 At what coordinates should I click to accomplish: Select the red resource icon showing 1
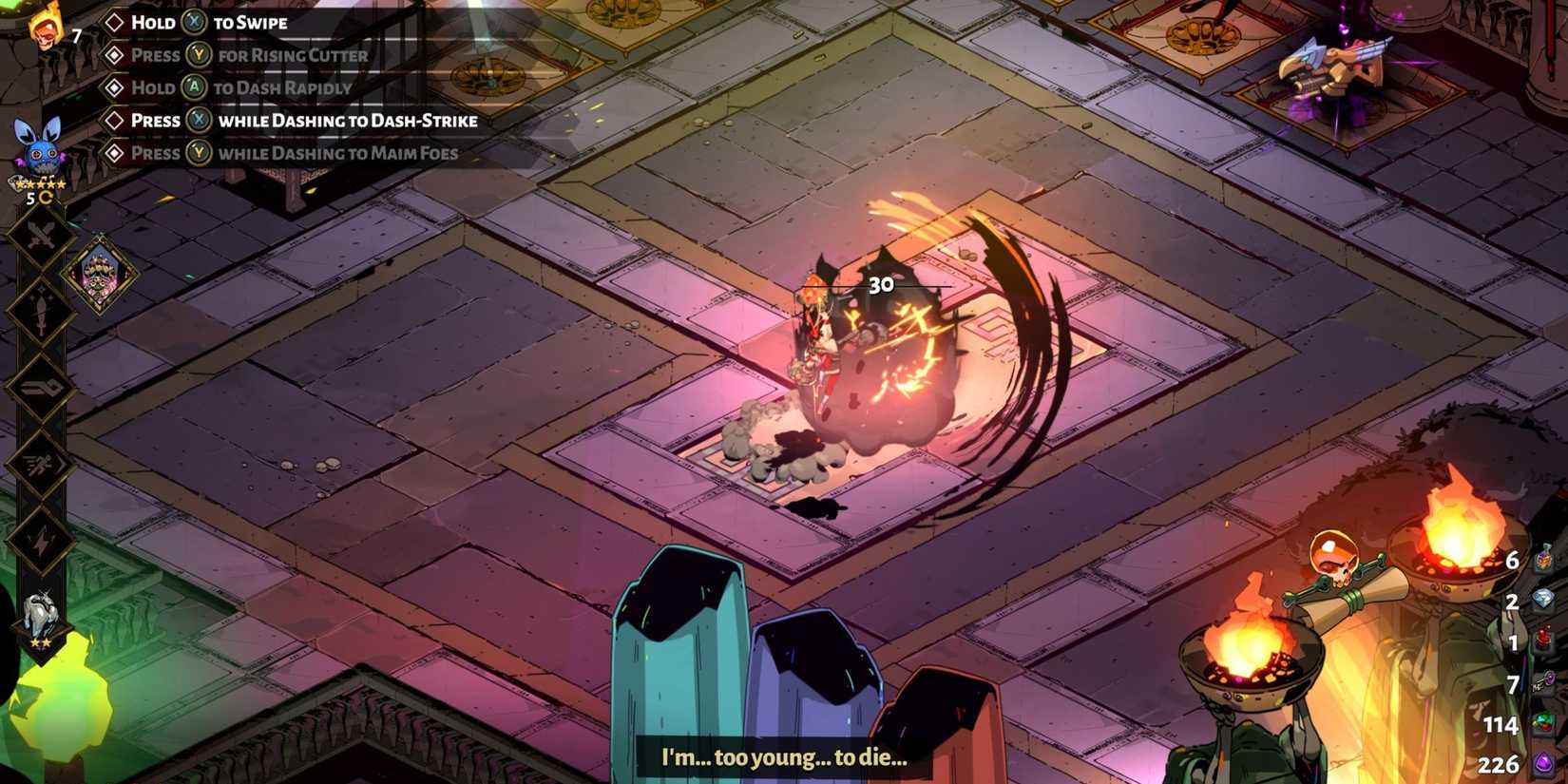[x=1544, y=641]
